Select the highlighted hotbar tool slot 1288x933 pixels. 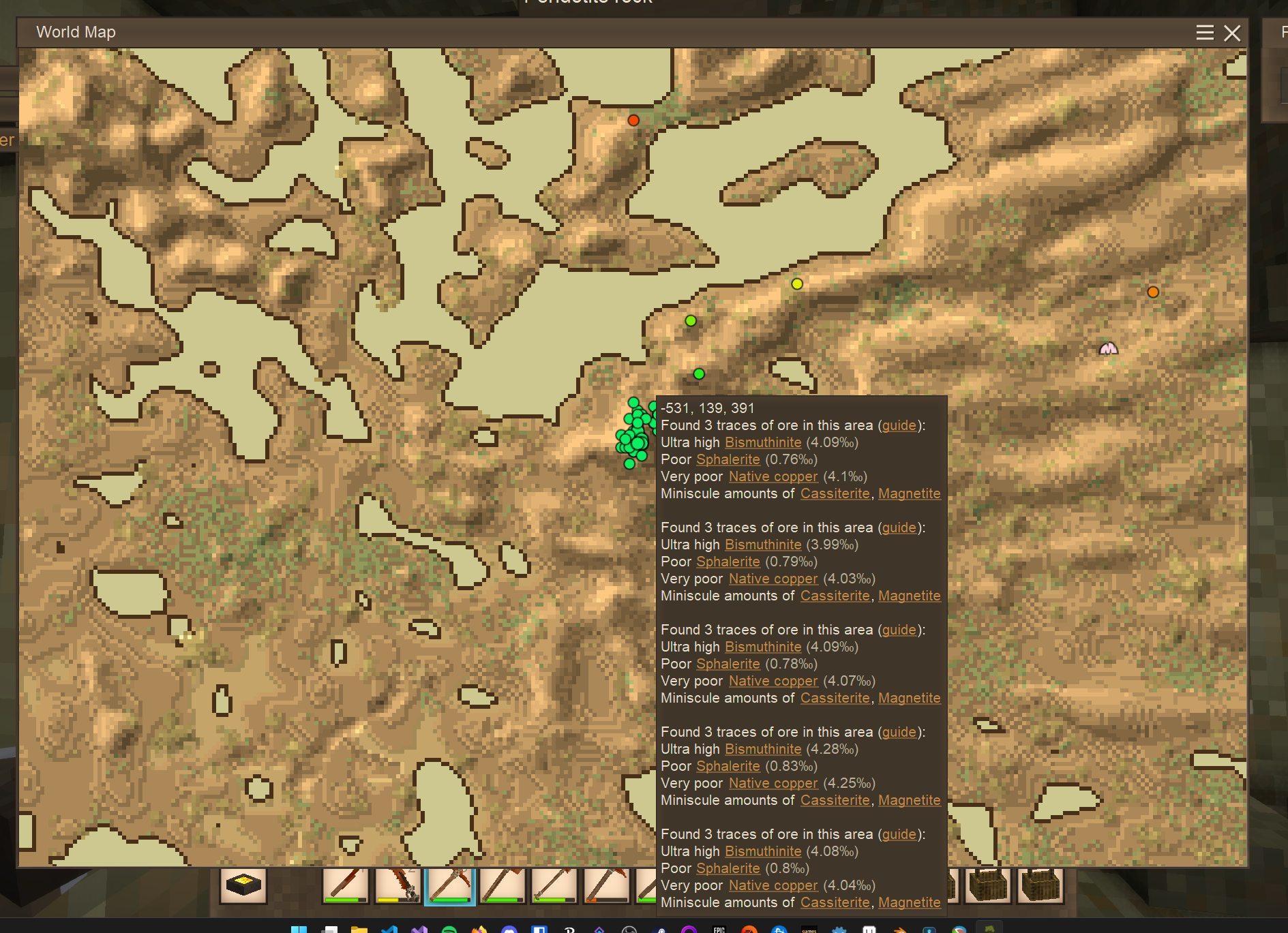[x=449, y=886]
